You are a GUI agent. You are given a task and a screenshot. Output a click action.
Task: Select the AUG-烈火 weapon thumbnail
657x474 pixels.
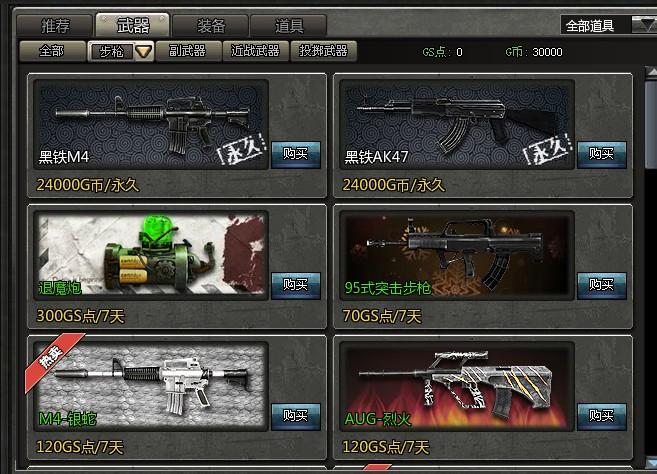tap(455, 383)
